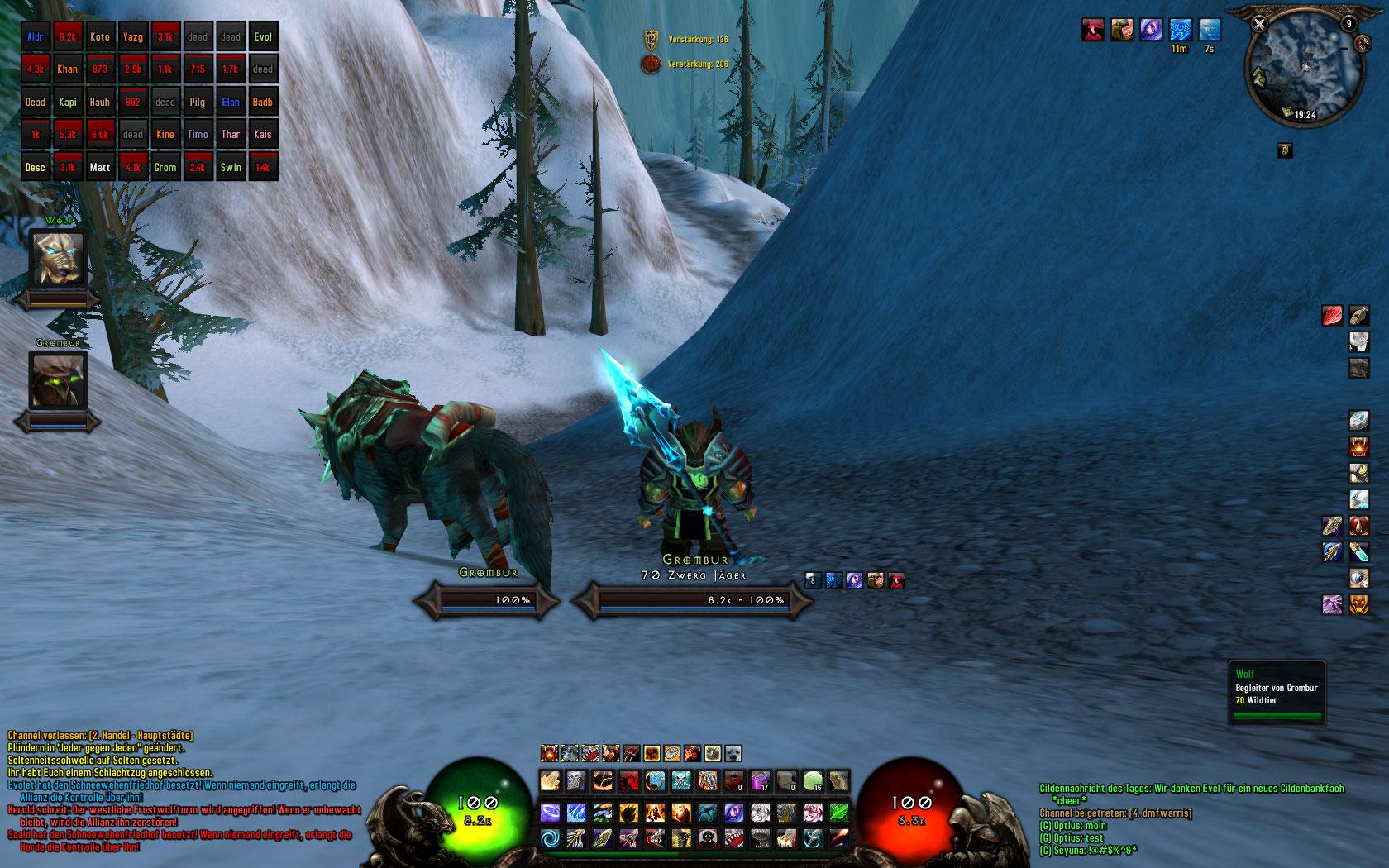Select the red silhouette buff icon

tap(1093, 30)
